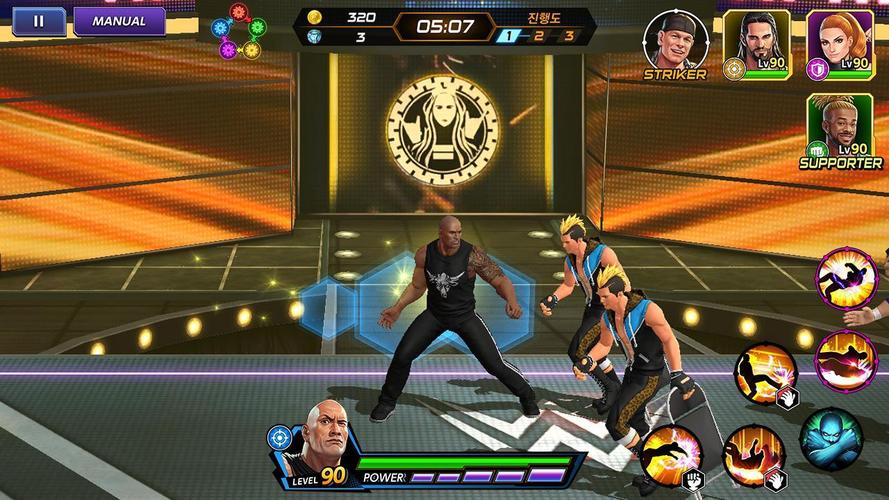Tag in the red-haired Lv90 wrestler

coord(840,42)
